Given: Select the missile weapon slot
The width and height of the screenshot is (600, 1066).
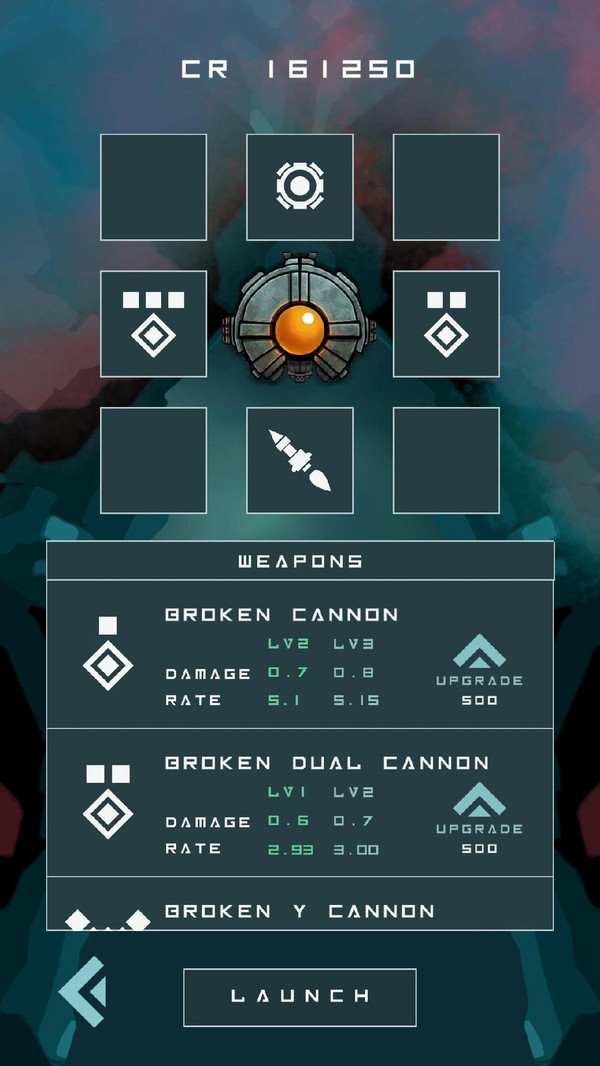Looking at the screenshot, I should click(x=300, y=460).
